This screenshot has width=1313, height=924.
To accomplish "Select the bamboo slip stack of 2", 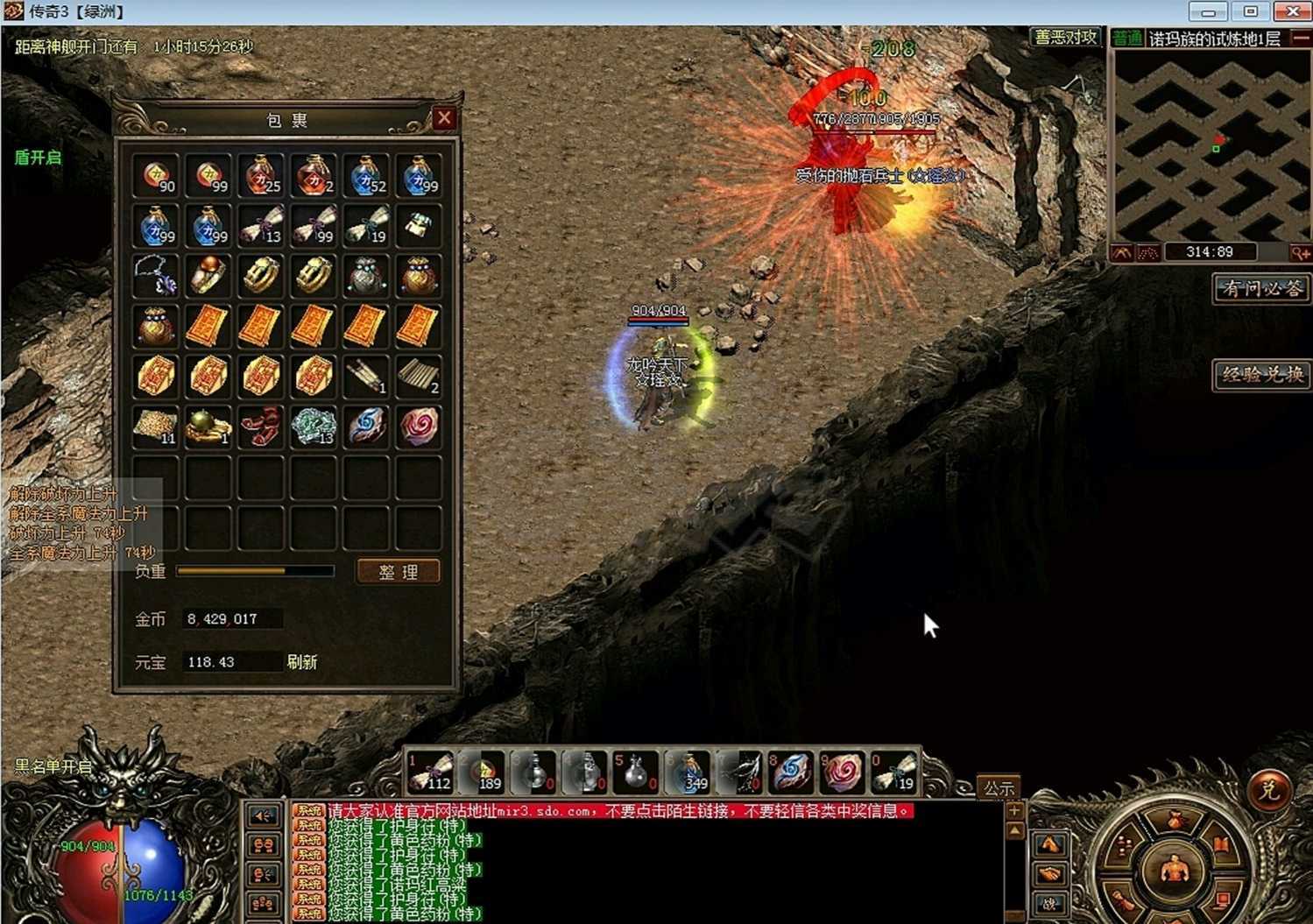I will point(419,377).
